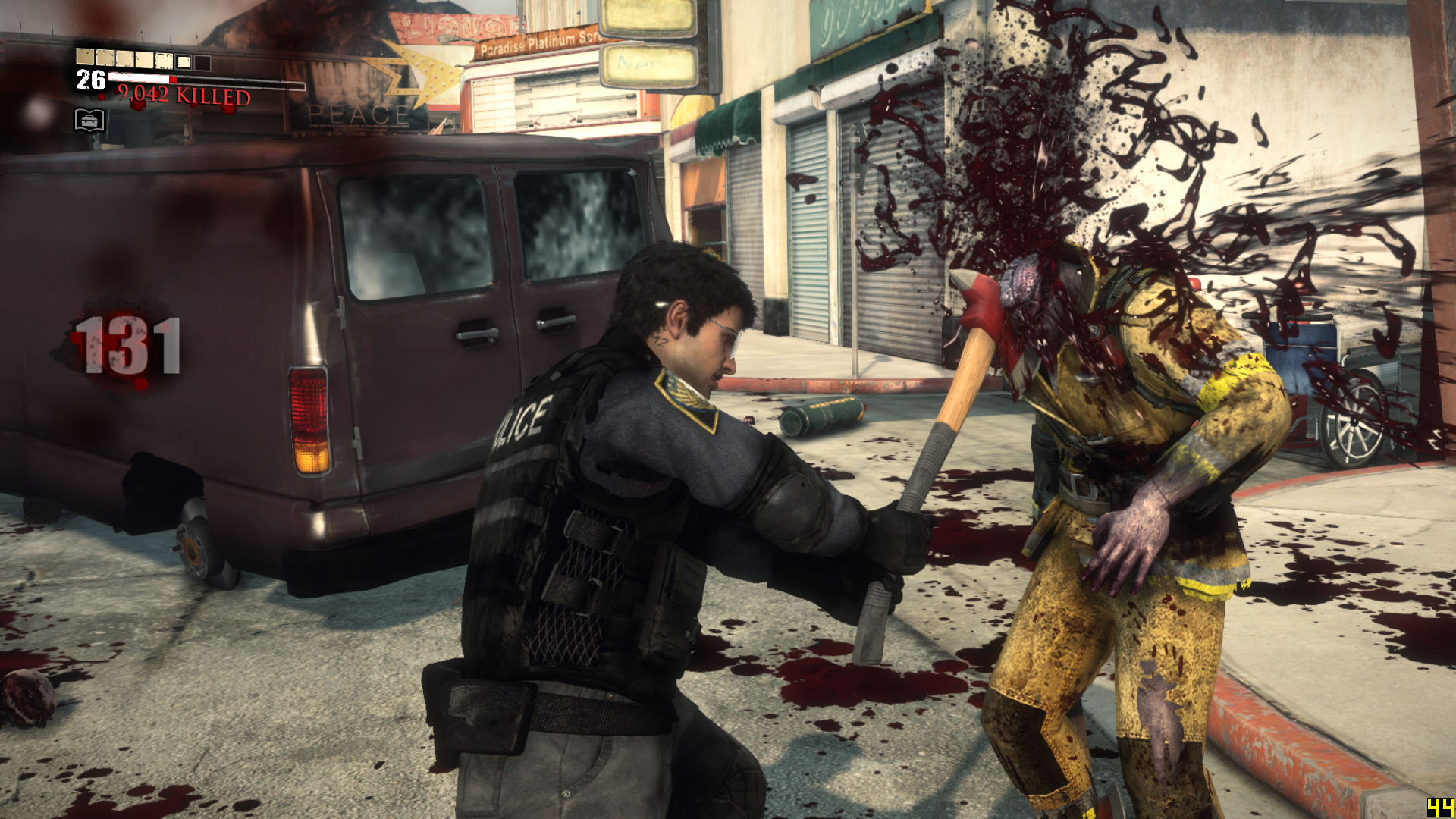Click the toolbox book icon
Viewport: 1456px width, 819px height.
pos(89,121)
